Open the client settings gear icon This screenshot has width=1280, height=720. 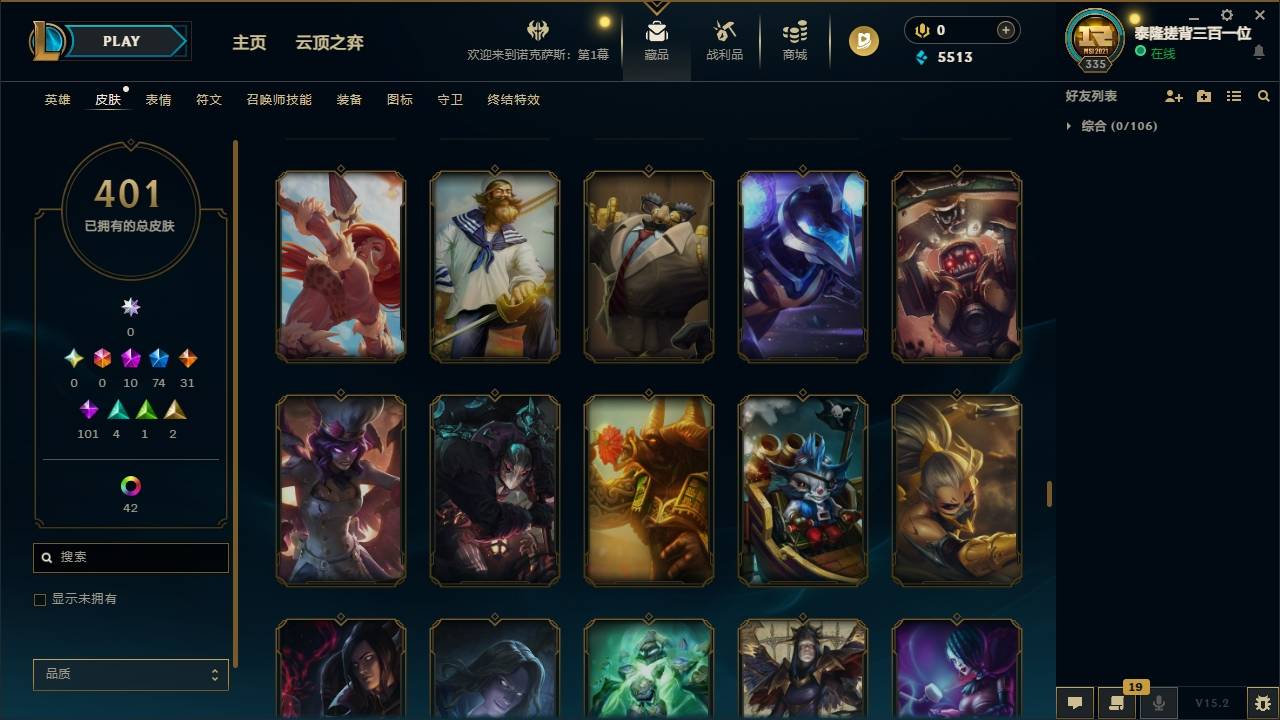tap(1226, 15)
